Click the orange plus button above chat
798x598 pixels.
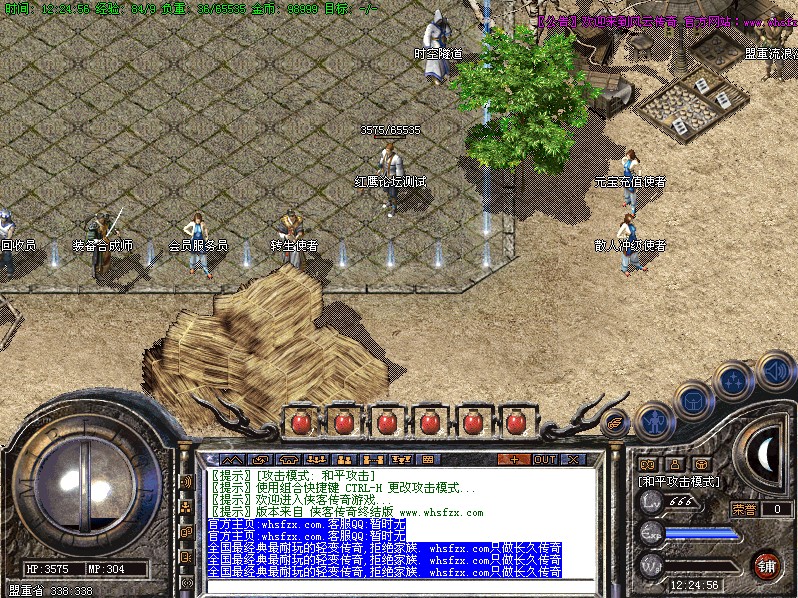pos(514,460)
